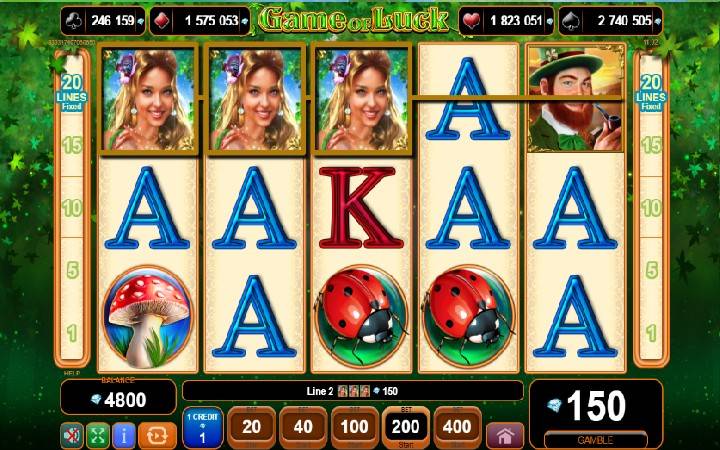This screenshot has height=450, width=720.
Task: Switch to fullscreen with the green arrows icon
Action: tap(98, 435)
